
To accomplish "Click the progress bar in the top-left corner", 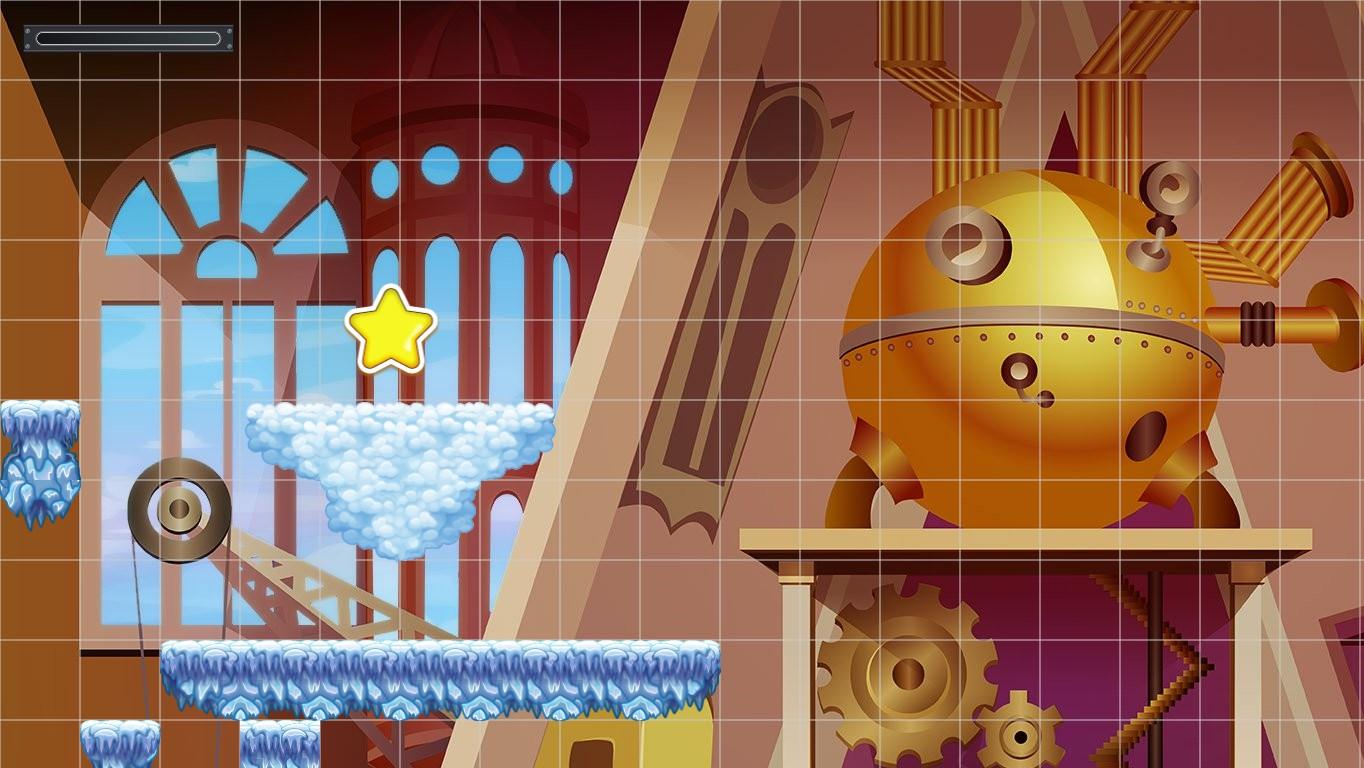I will (127, 37).
